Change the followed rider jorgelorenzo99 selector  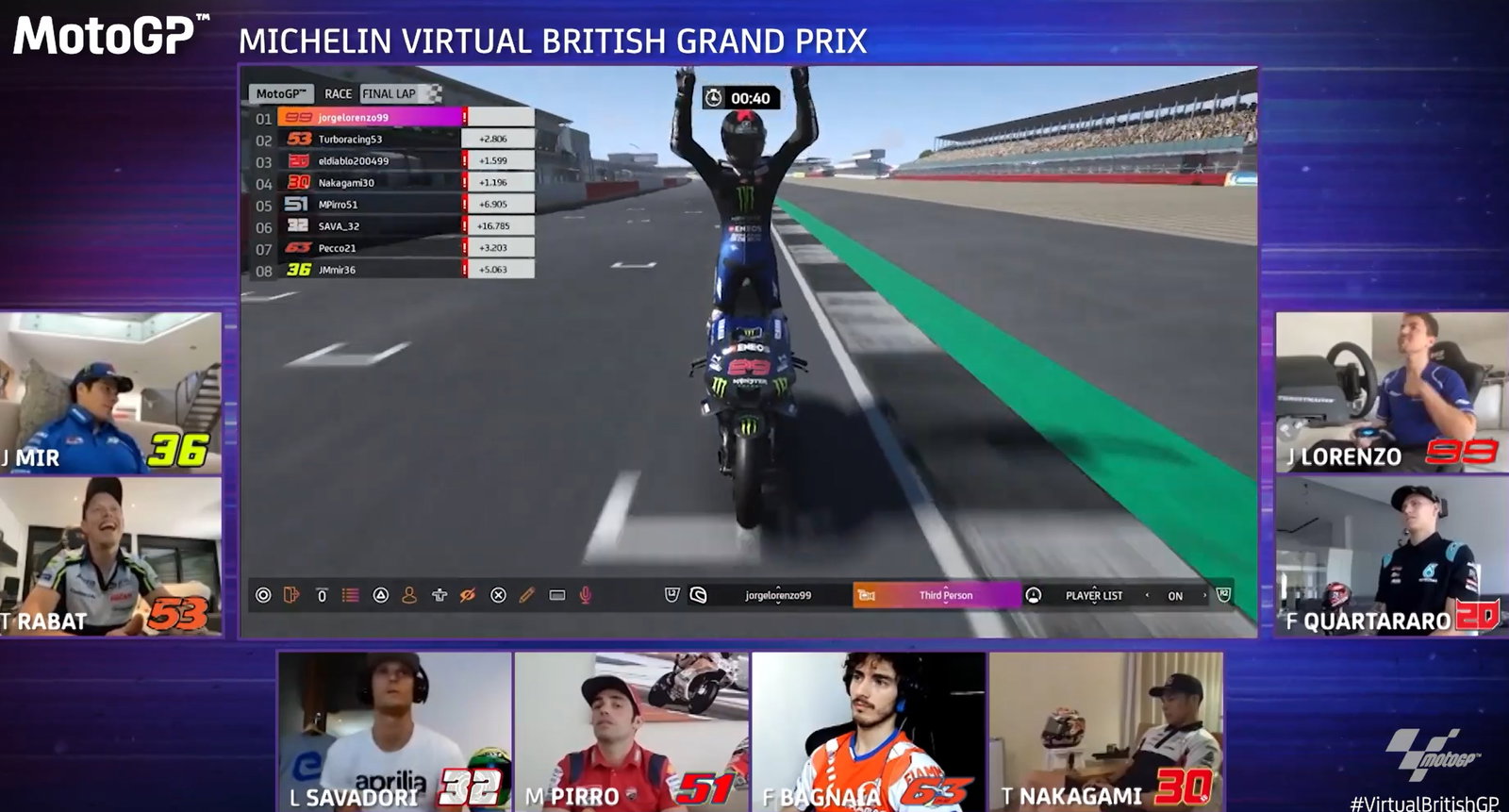(x=777, y=595)
